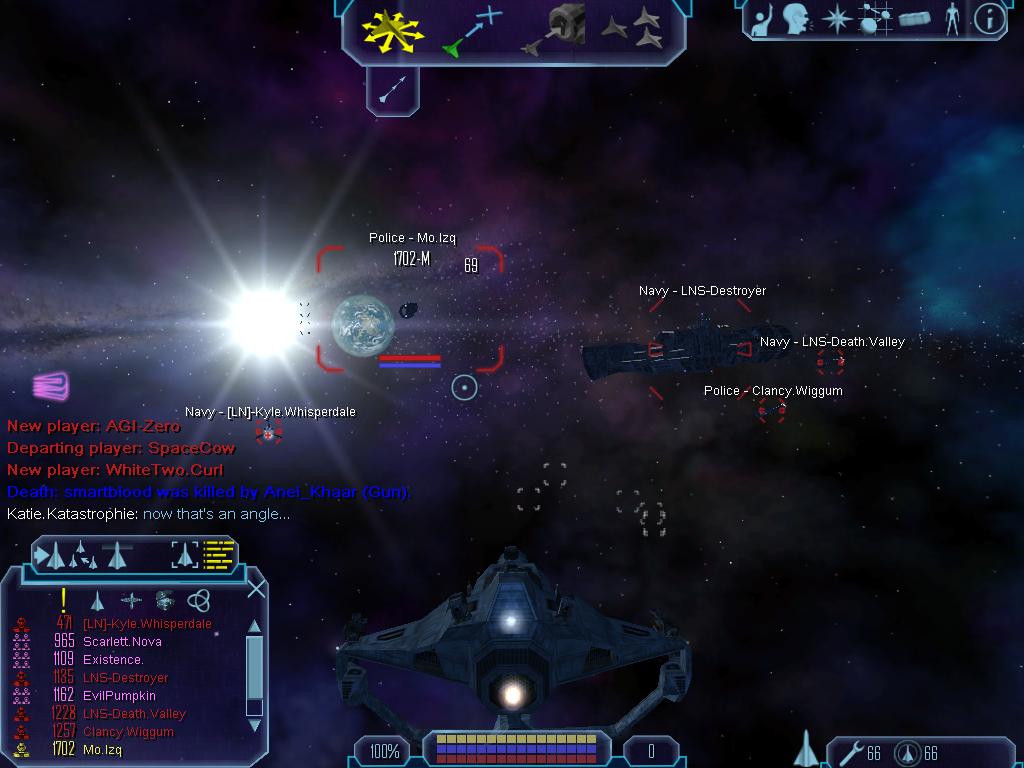
Task: Open the planets-on-grid map icon
Action: point(875,20)
